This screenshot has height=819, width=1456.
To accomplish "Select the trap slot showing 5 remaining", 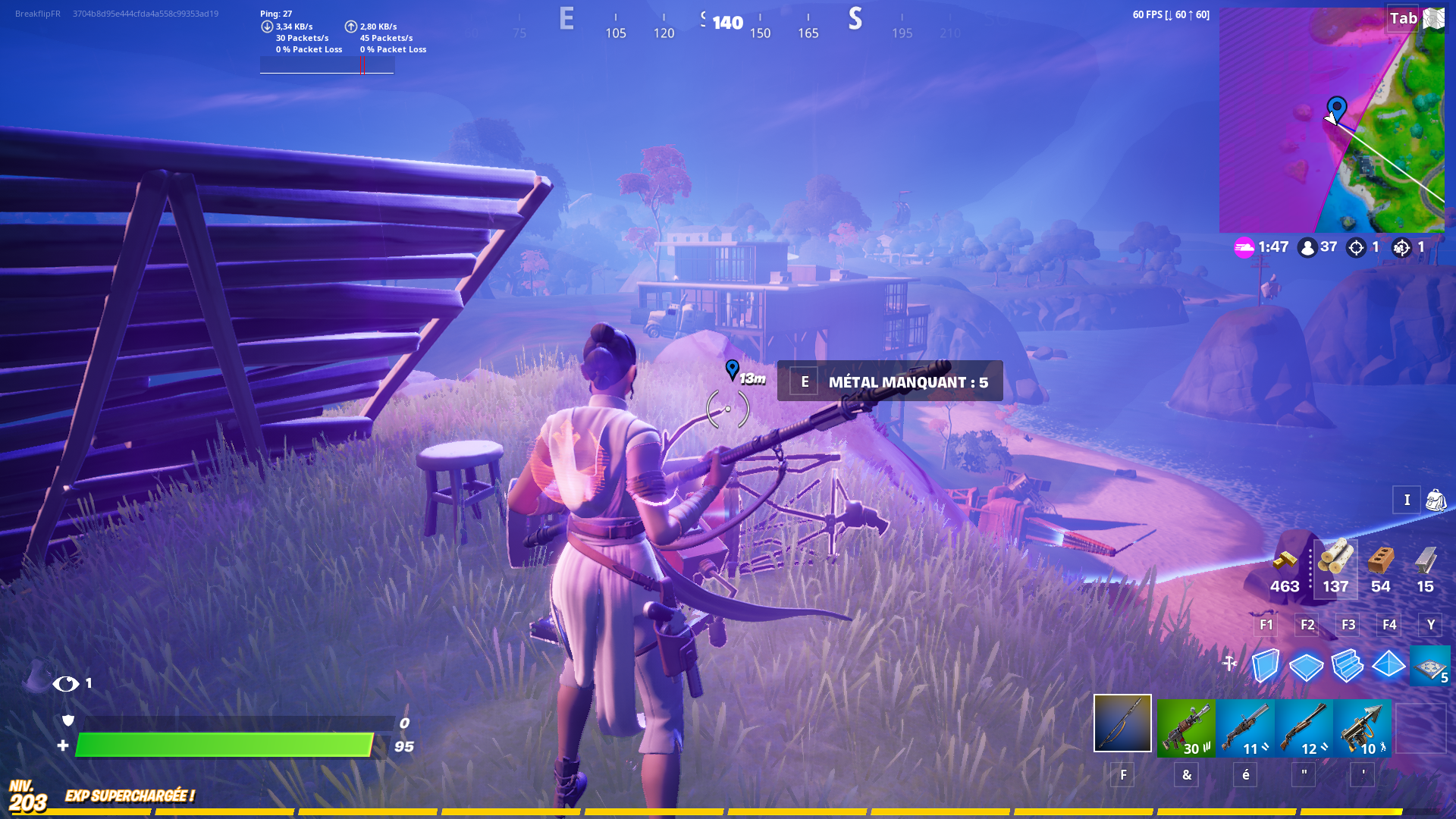I will tap(1430, 666).
